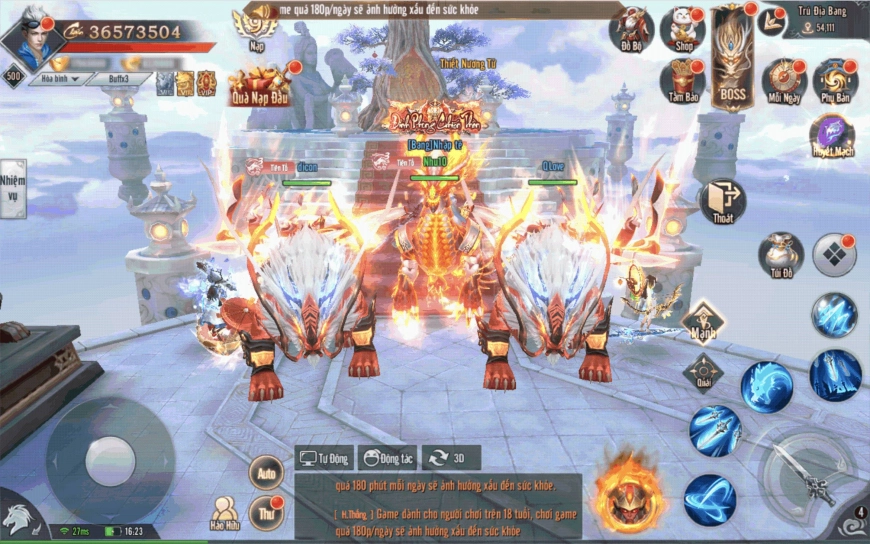Screen dimensions: 870x544
Task: Open the Túi Đồ inventory bag
Action: [780, 254]
